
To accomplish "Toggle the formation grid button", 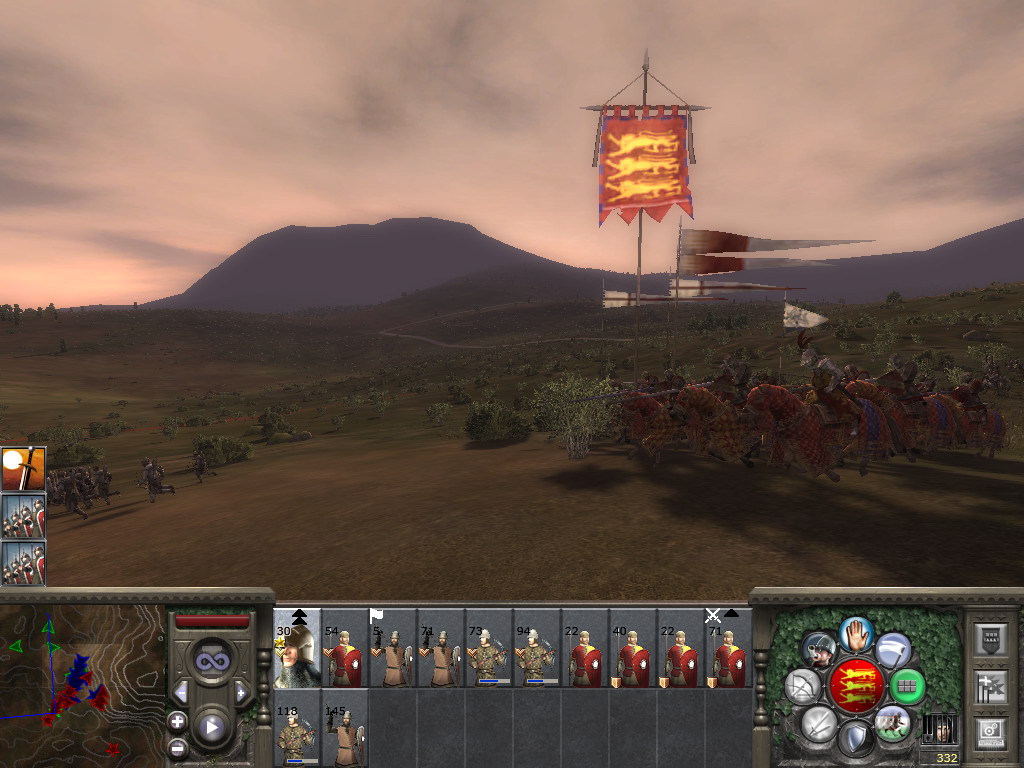I will (907, 687).
